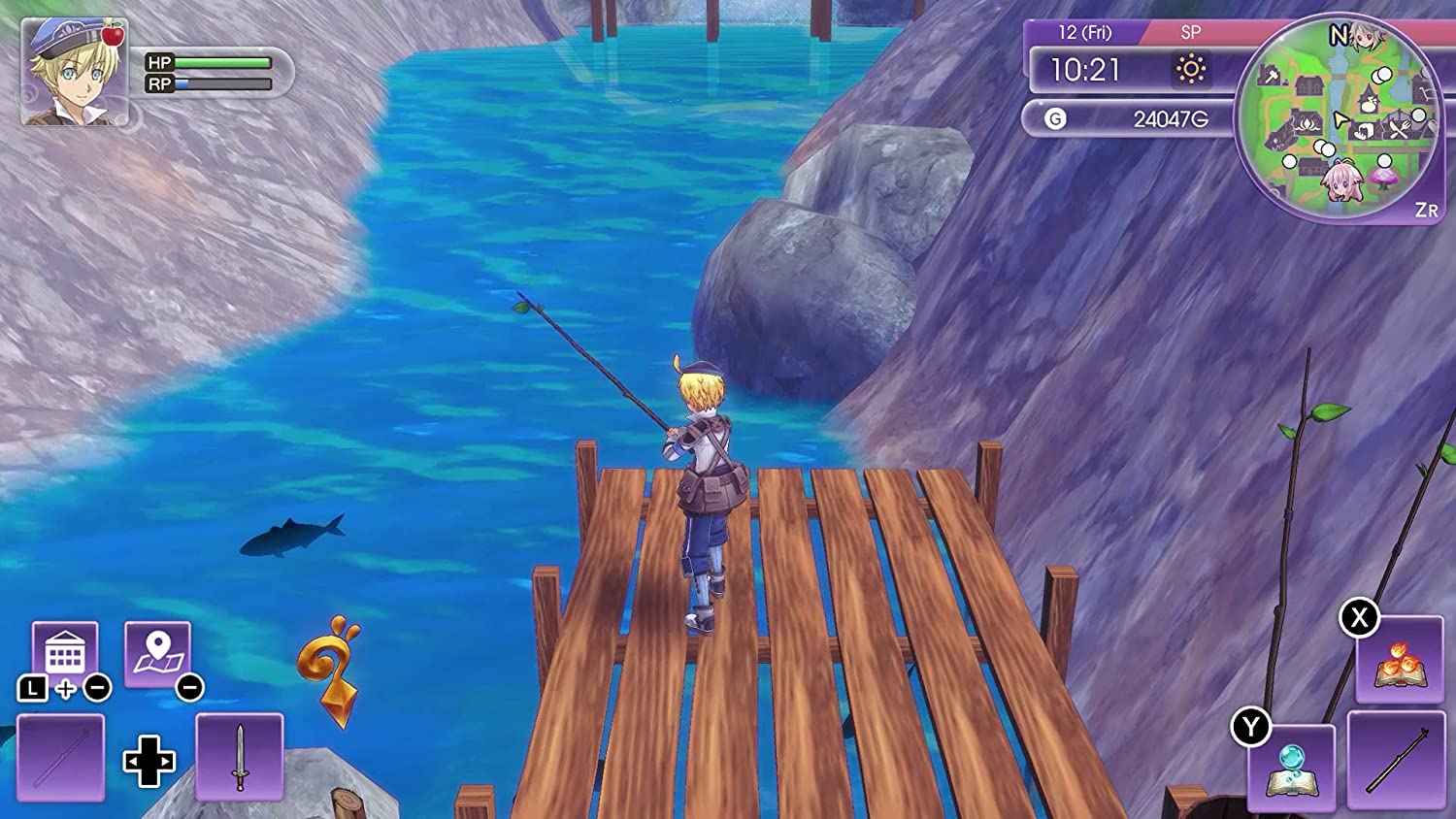This screenshot has height=819, width=1456.
Task: Click the yellow player arrow on minimap
Action: (1340, 119)
